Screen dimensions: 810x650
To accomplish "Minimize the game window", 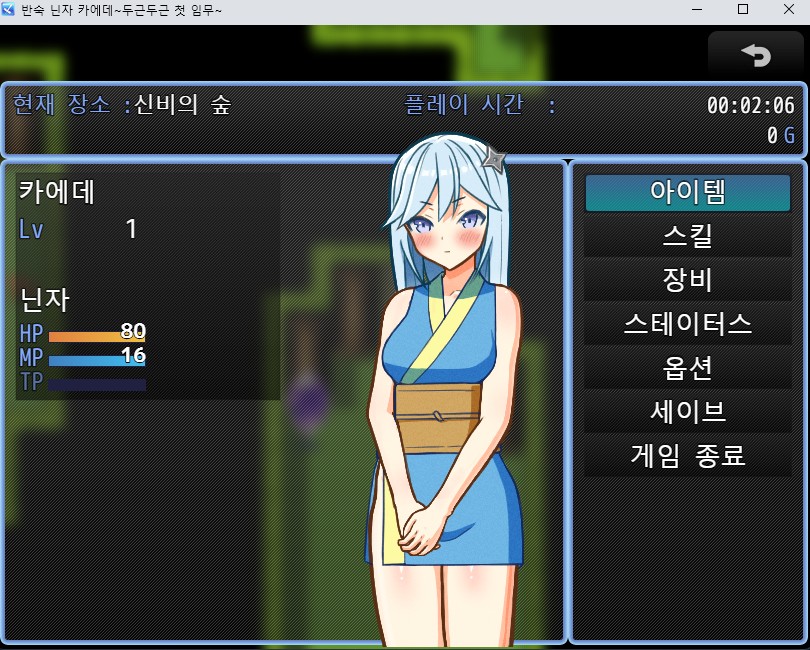I will 696,10.
